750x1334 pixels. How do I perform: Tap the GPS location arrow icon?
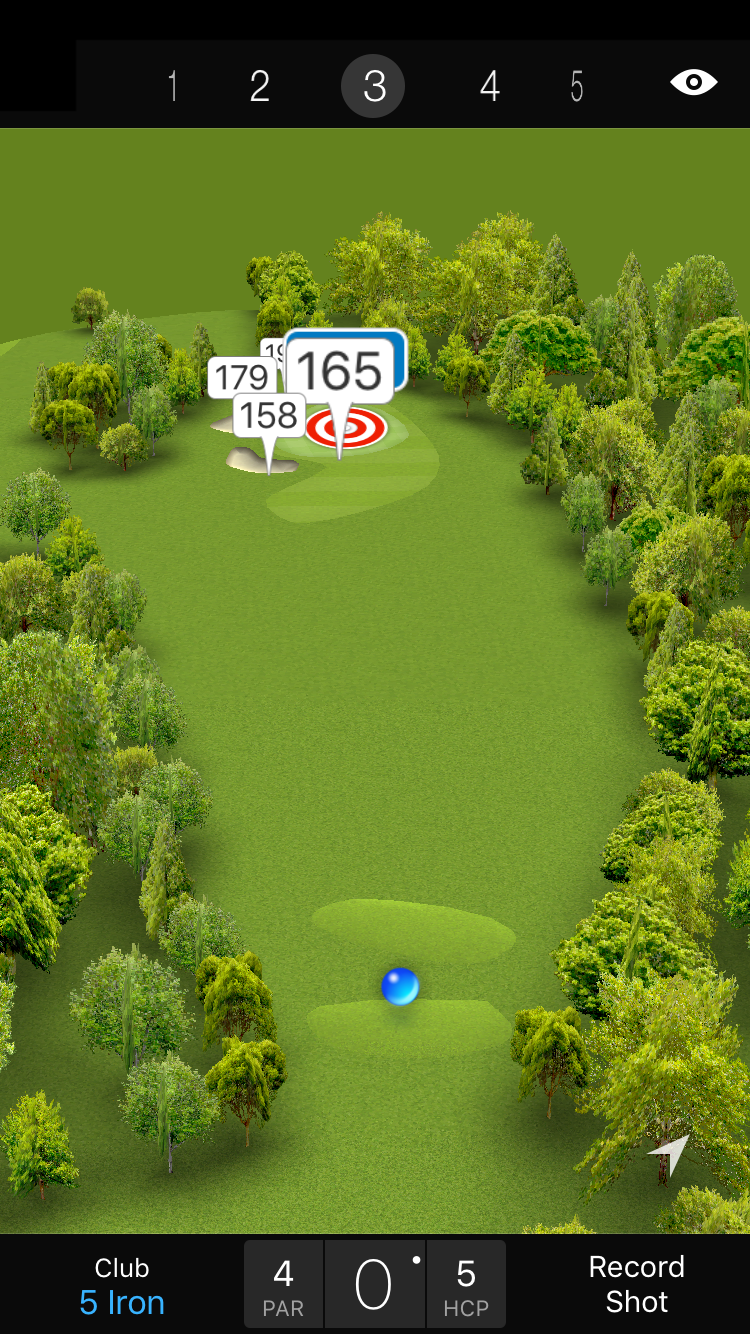coord(671,1154)
